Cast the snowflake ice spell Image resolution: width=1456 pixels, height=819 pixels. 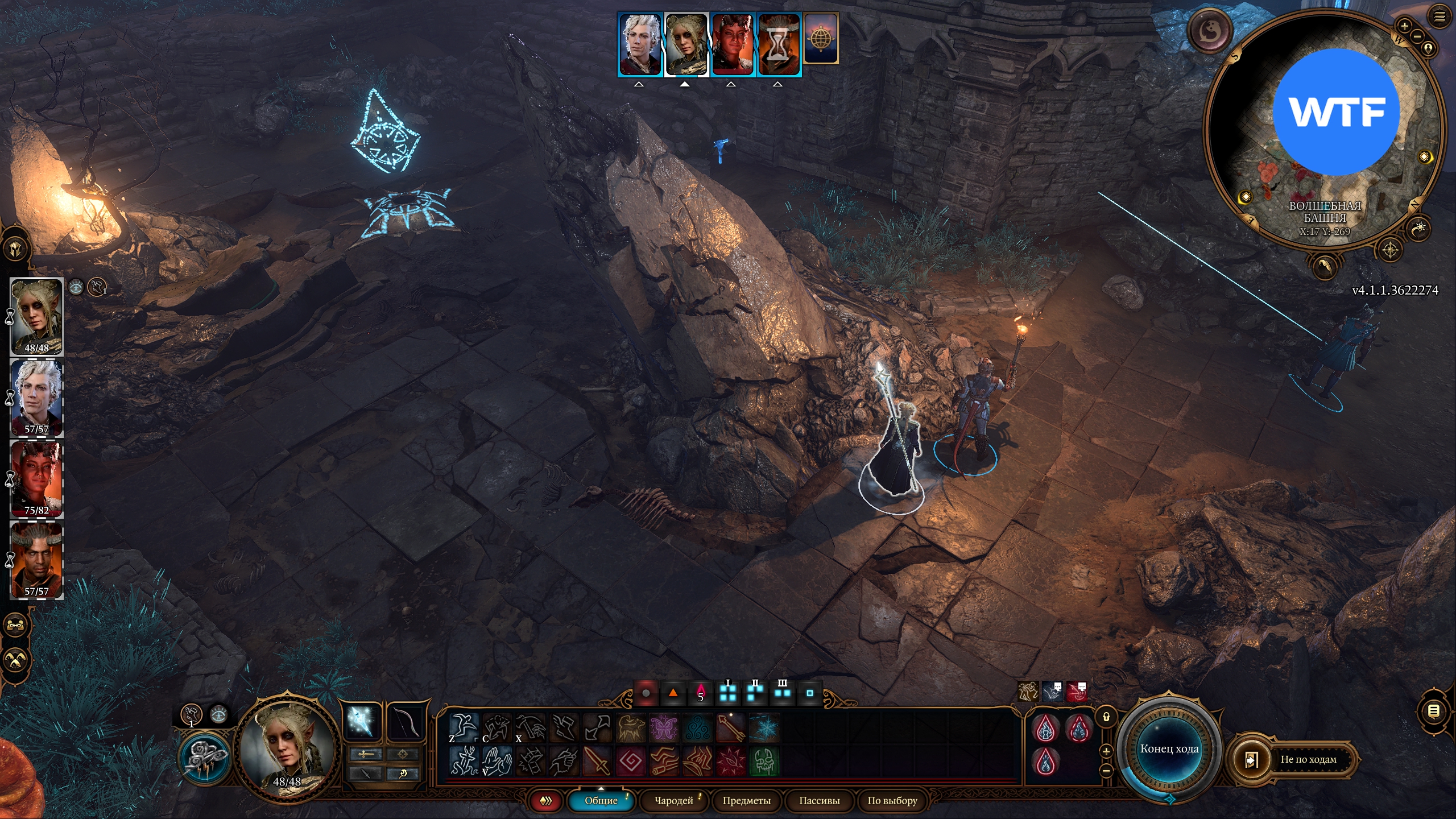click(764, 728)
